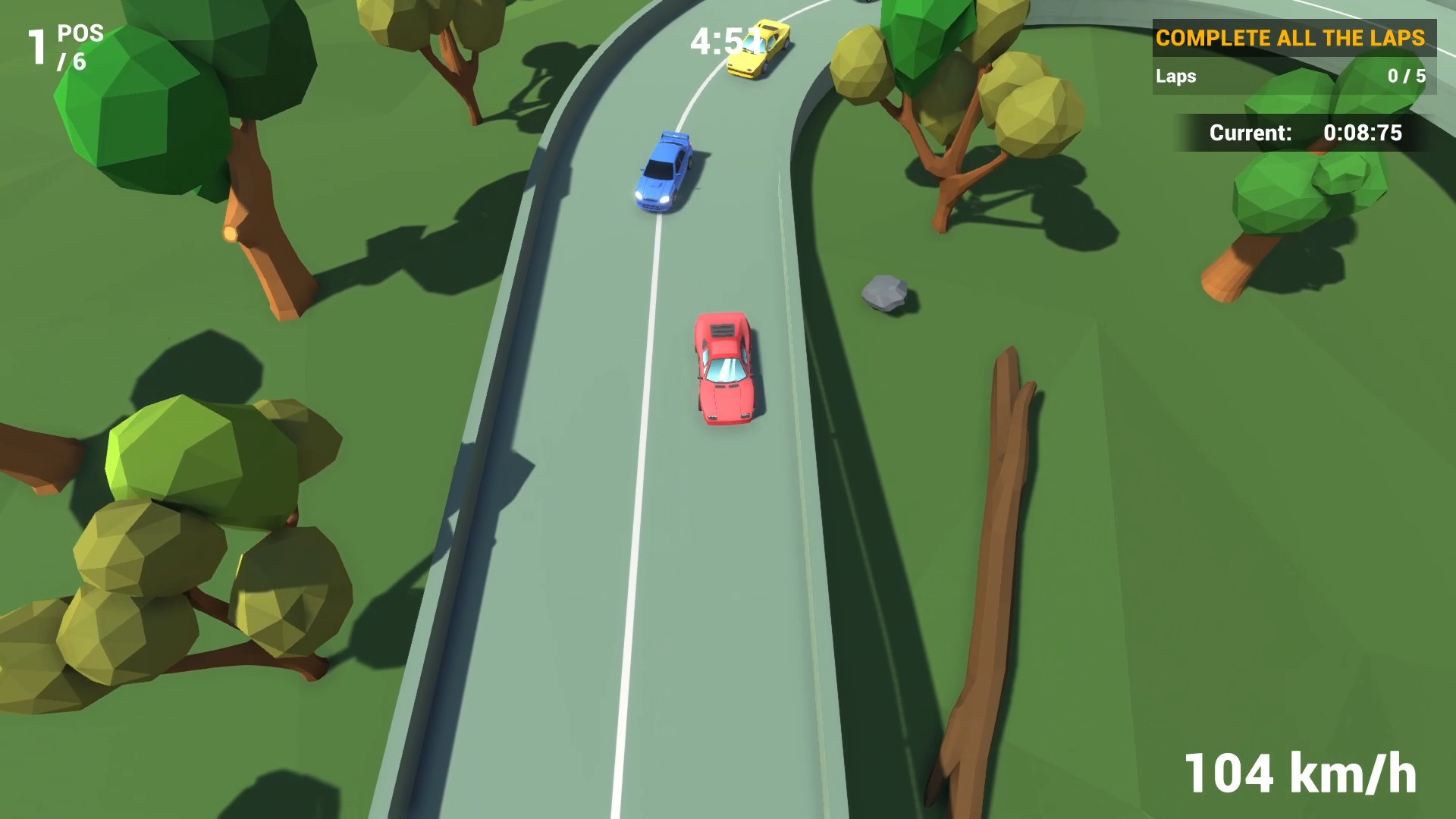Viewport: 1456px width, 819px height.
Task: Open the COMPLETE ALL THE LAPS banner
Action: pyautogui.click(x=1291, y=37)
